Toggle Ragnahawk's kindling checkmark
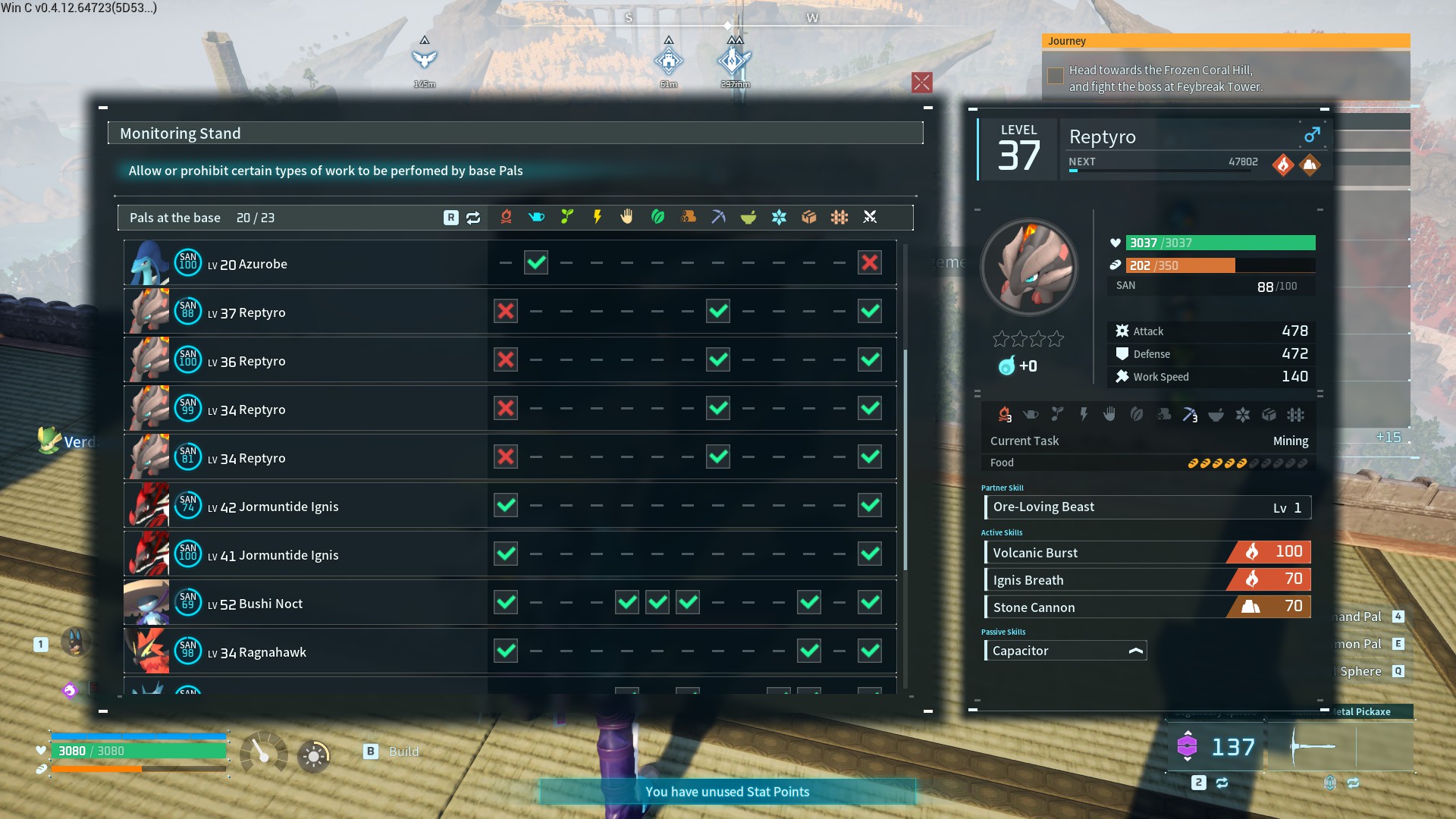 506,651
